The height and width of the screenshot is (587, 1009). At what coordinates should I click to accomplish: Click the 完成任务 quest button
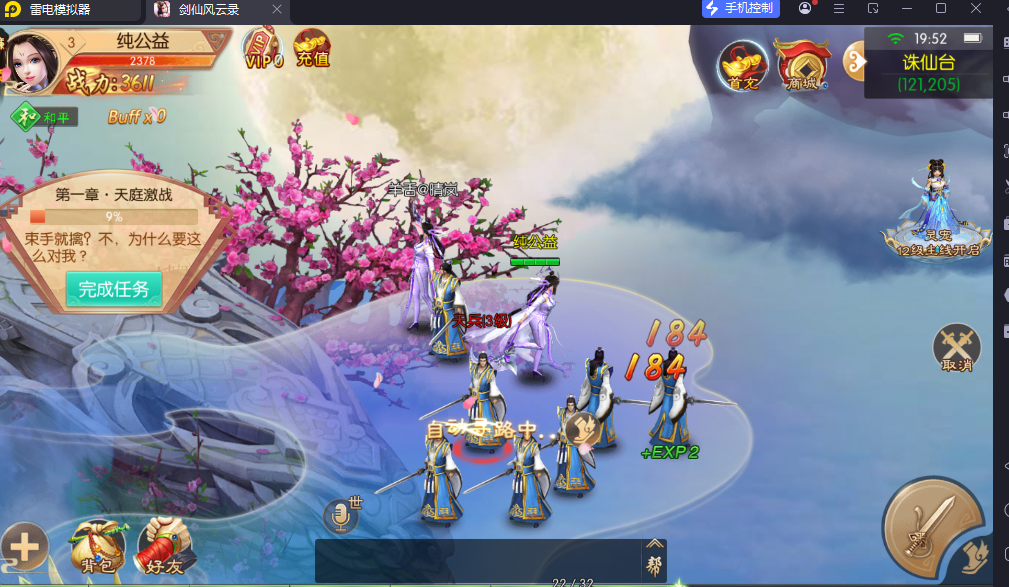[x=114, y=289]
